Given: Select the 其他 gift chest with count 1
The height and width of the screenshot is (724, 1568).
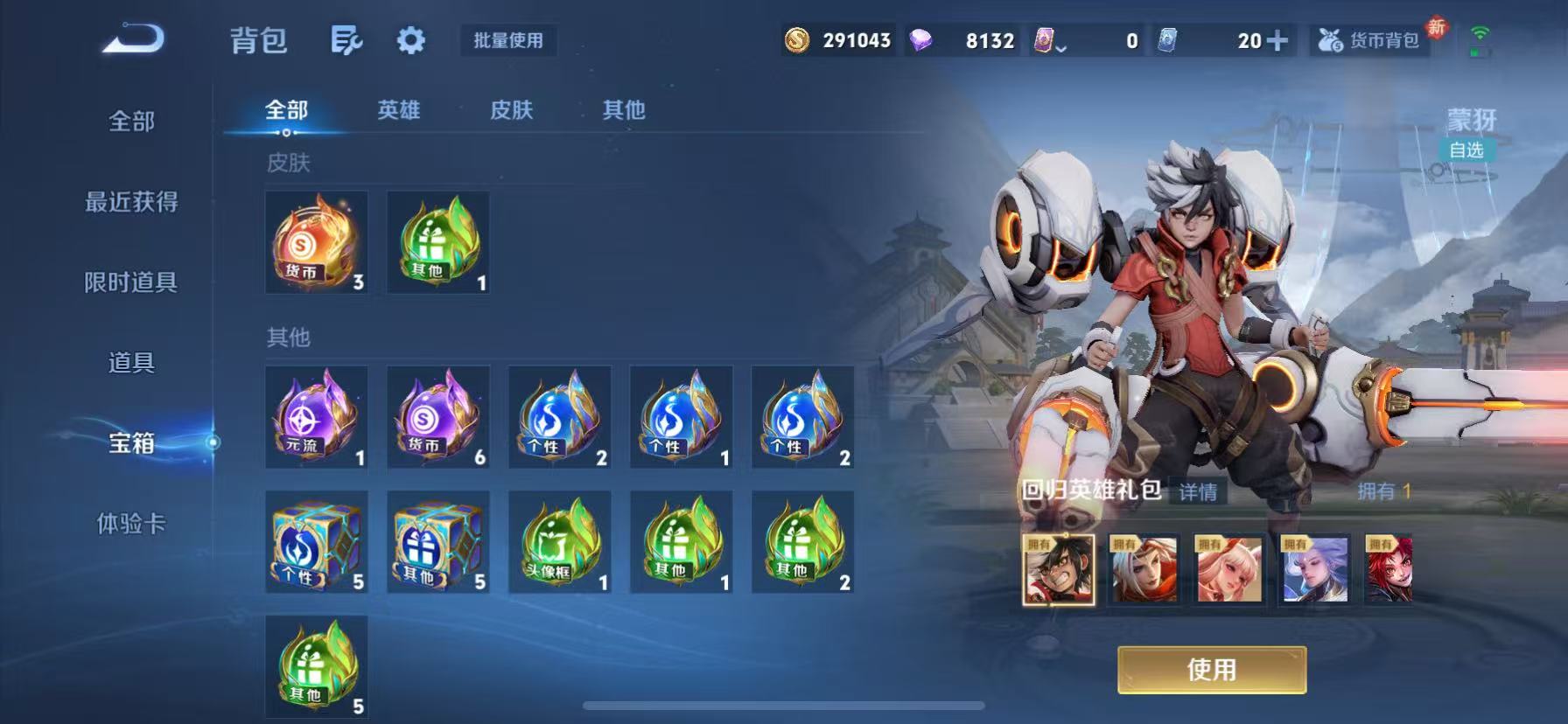Looking at the screenshot, I should tap(680, 542).
